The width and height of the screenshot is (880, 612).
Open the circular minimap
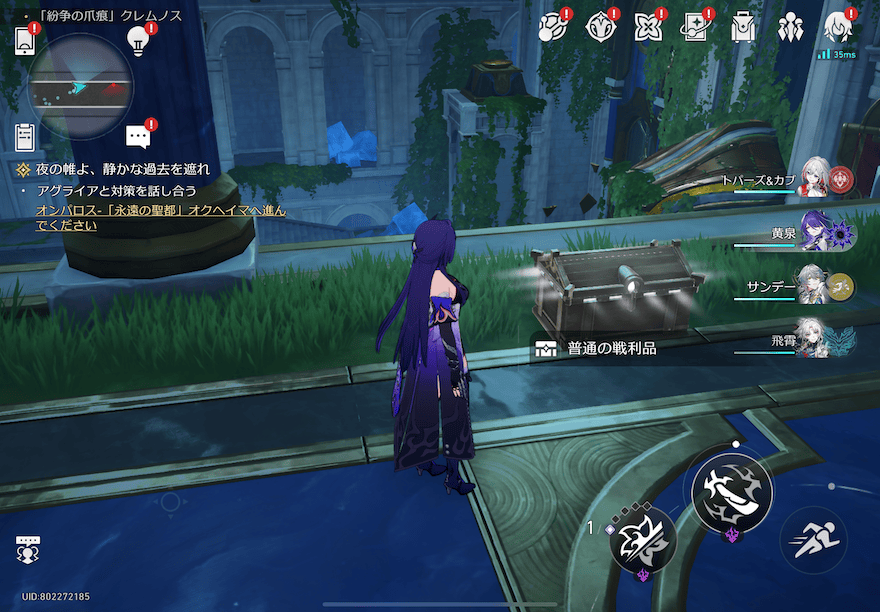(x=81, y=85)
